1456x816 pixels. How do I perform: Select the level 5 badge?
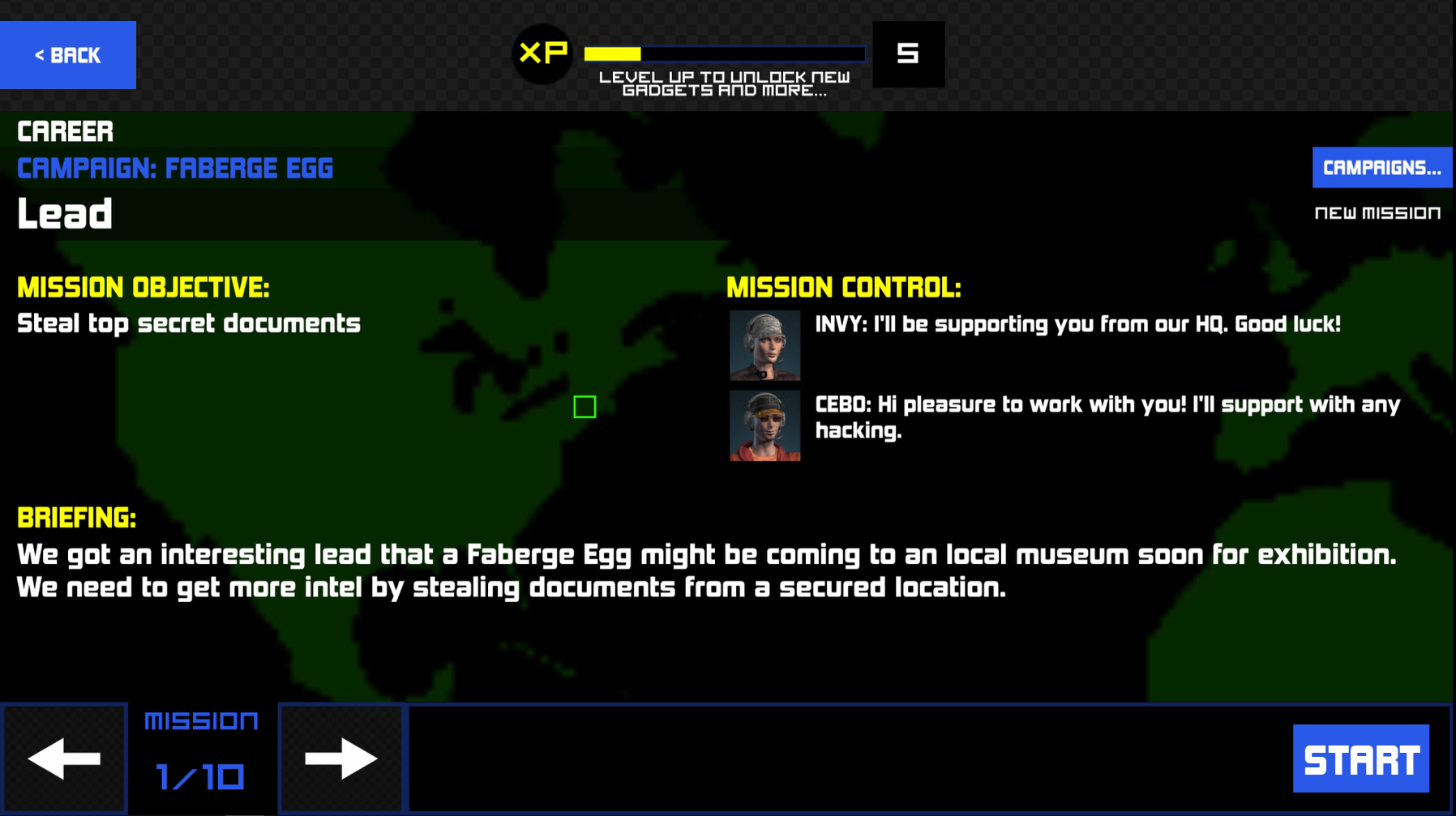pos(909,53)
